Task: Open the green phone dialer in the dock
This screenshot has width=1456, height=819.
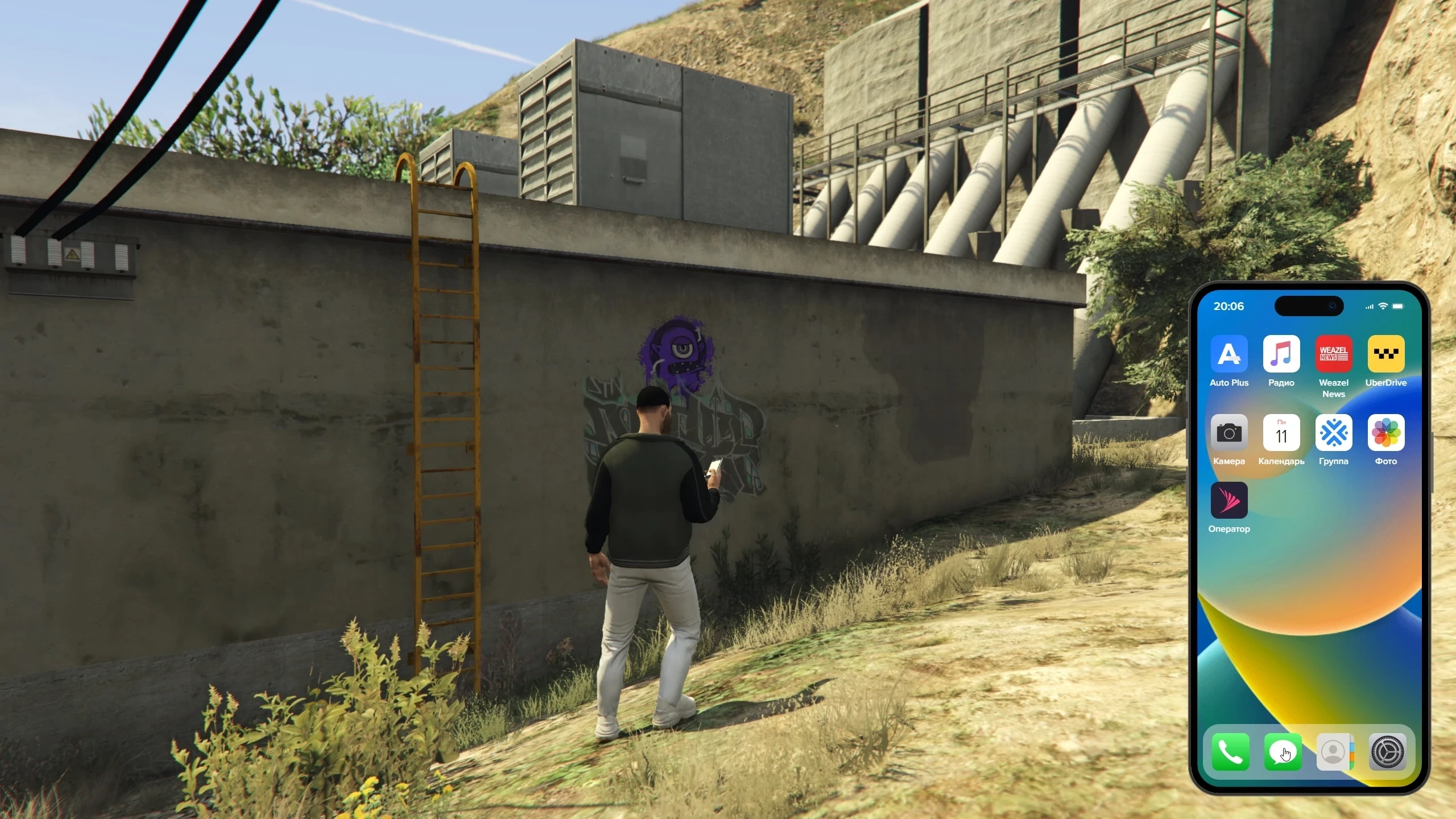Action: [1230, 752]
